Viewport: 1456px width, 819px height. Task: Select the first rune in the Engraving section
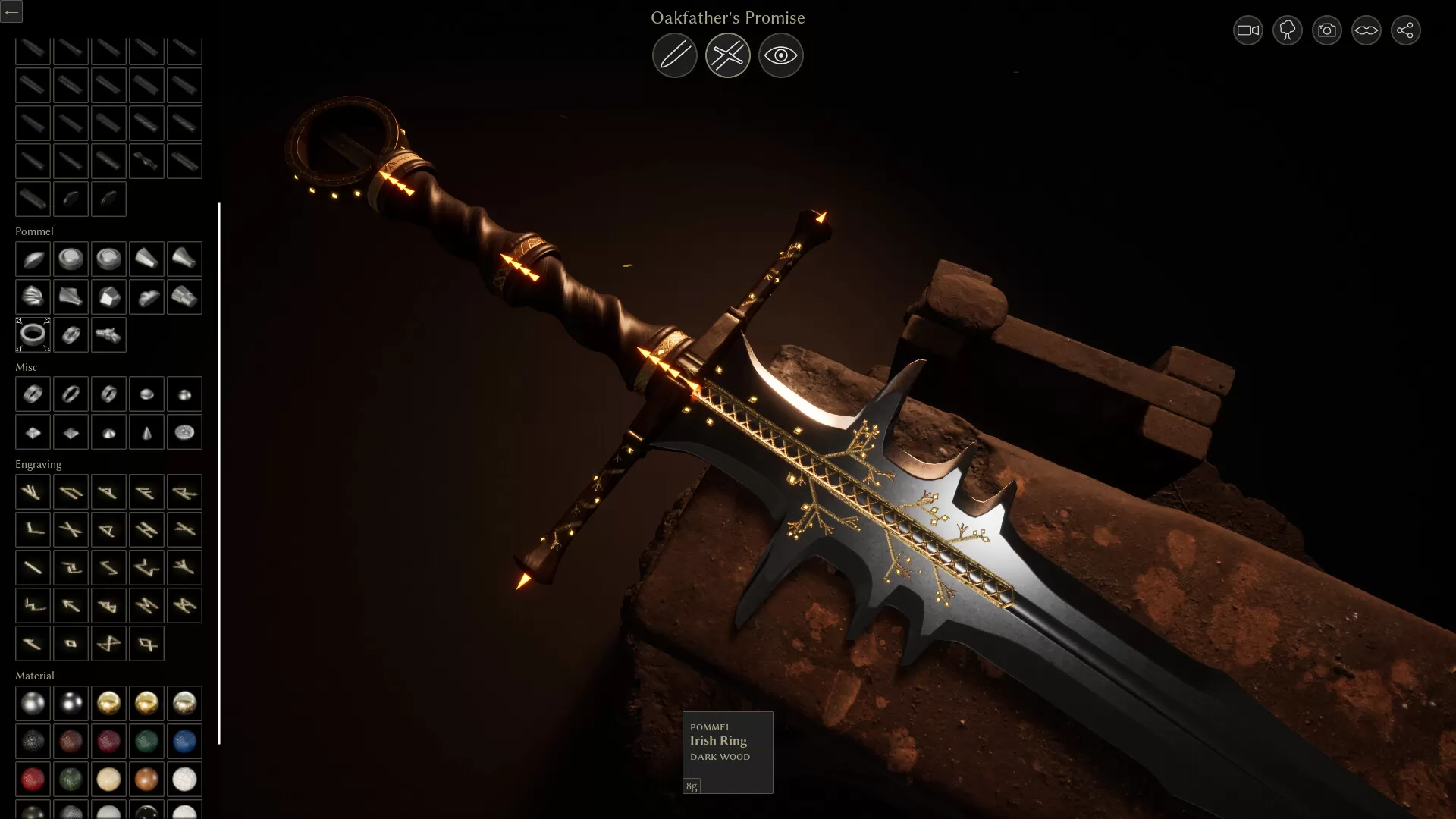coord(33,491)
